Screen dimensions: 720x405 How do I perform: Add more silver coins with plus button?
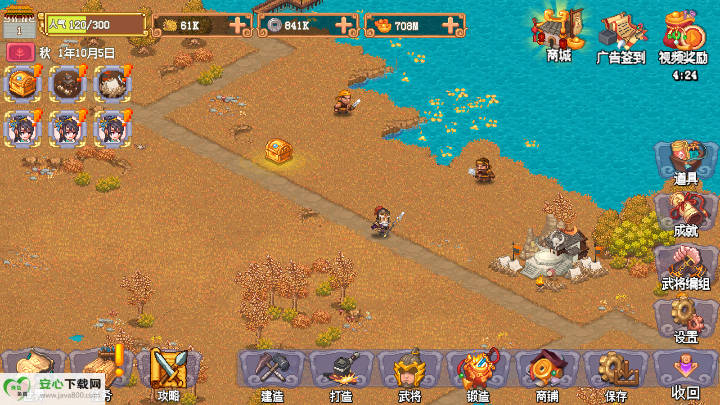click(x=343, y=24)
